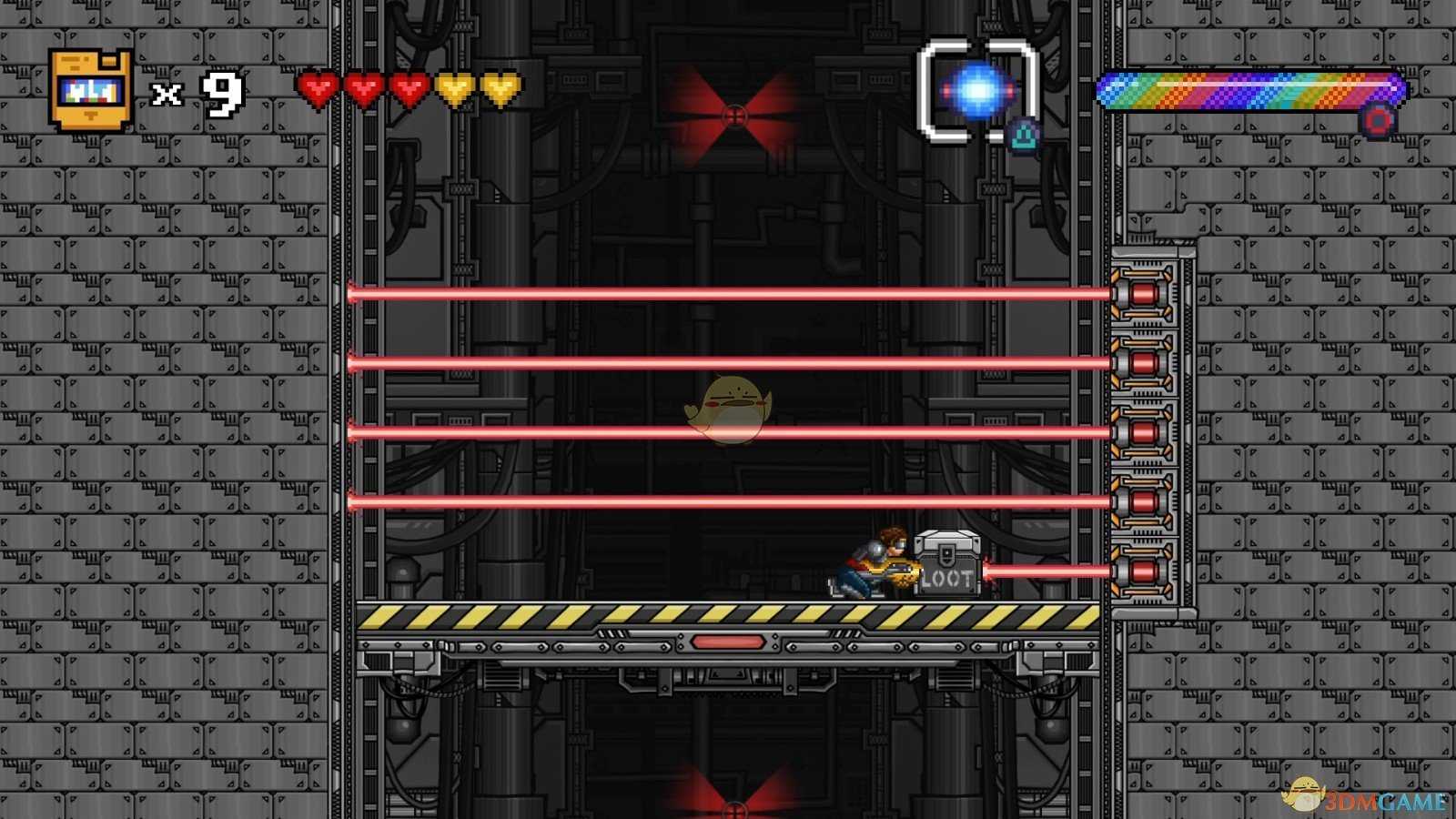Click the orange floppy disk lives icon
This screenshot has width=1456, height=819.
(91, 91)
